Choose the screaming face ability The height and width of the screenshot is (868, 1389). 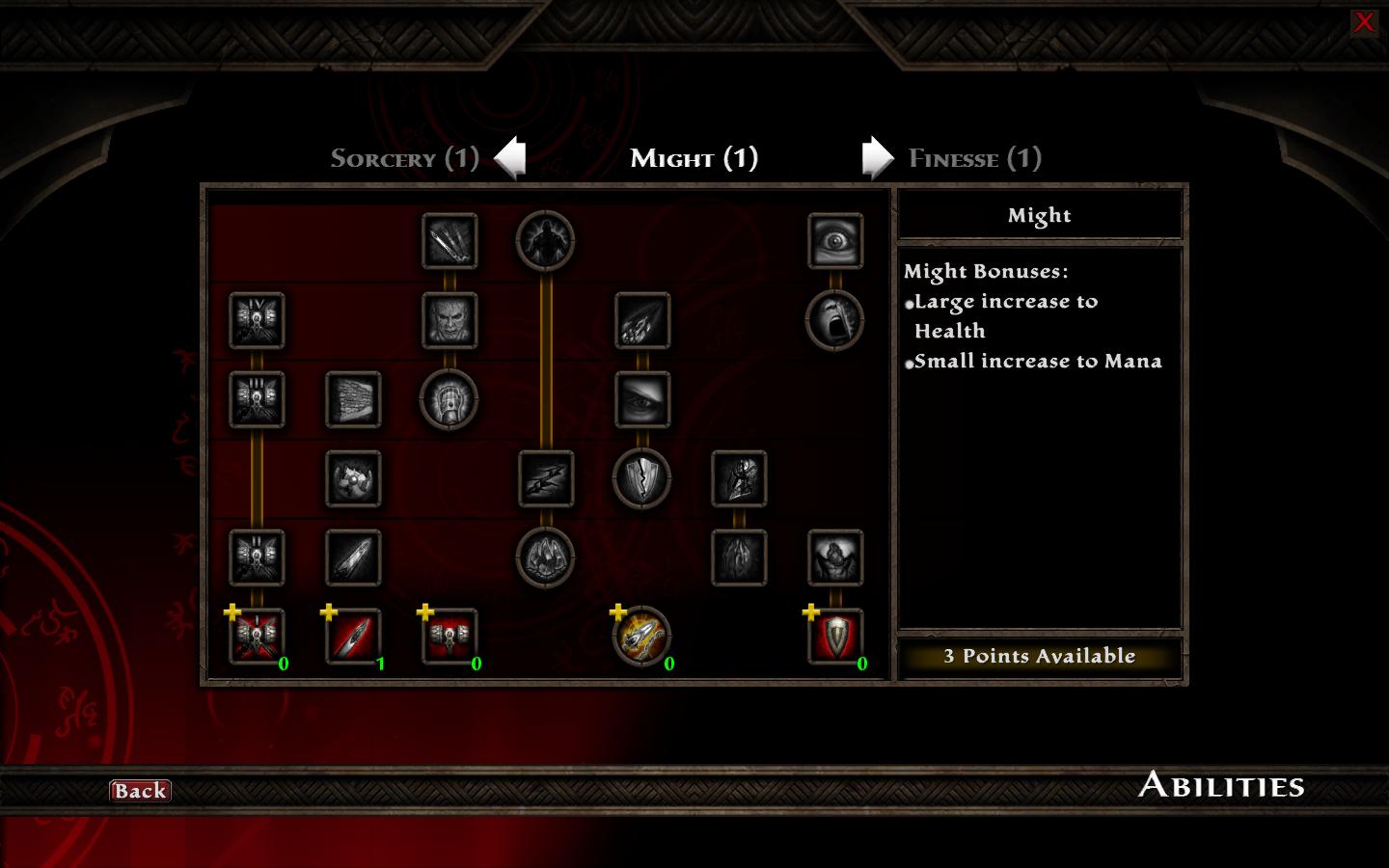coord(835,320)
